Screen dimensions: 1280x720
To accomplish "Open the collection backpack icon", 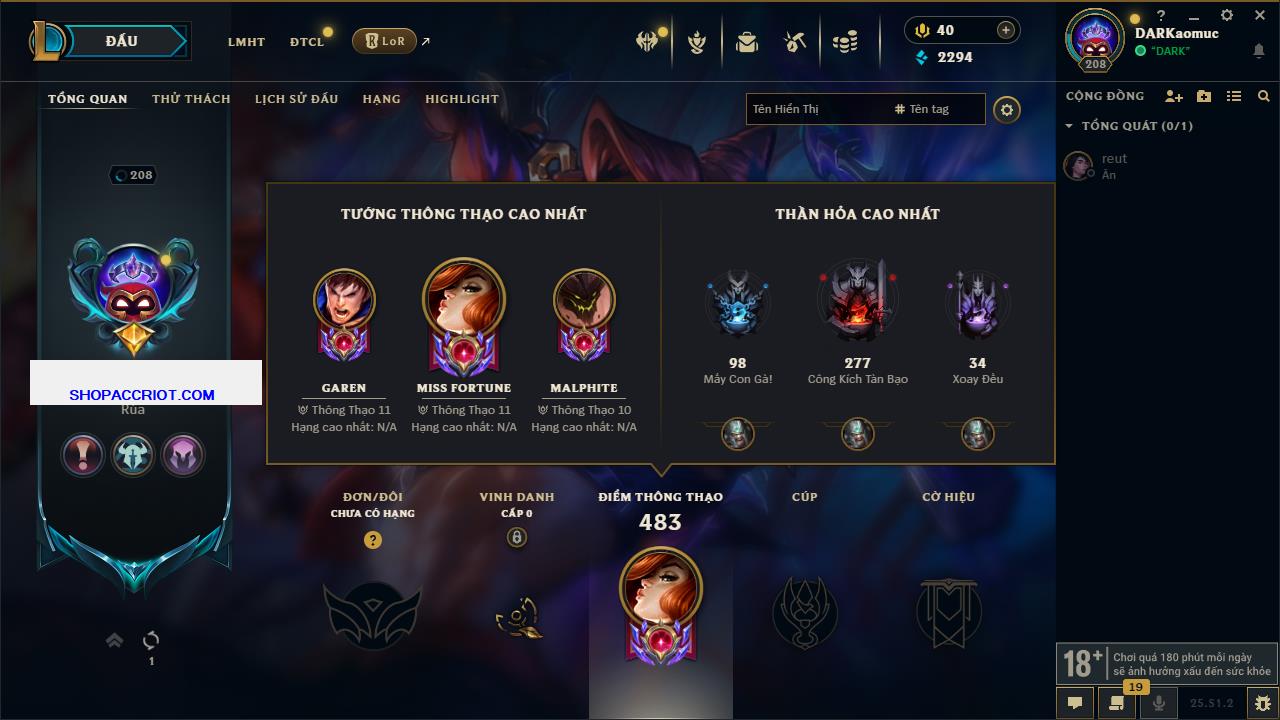I will (746, 42).
